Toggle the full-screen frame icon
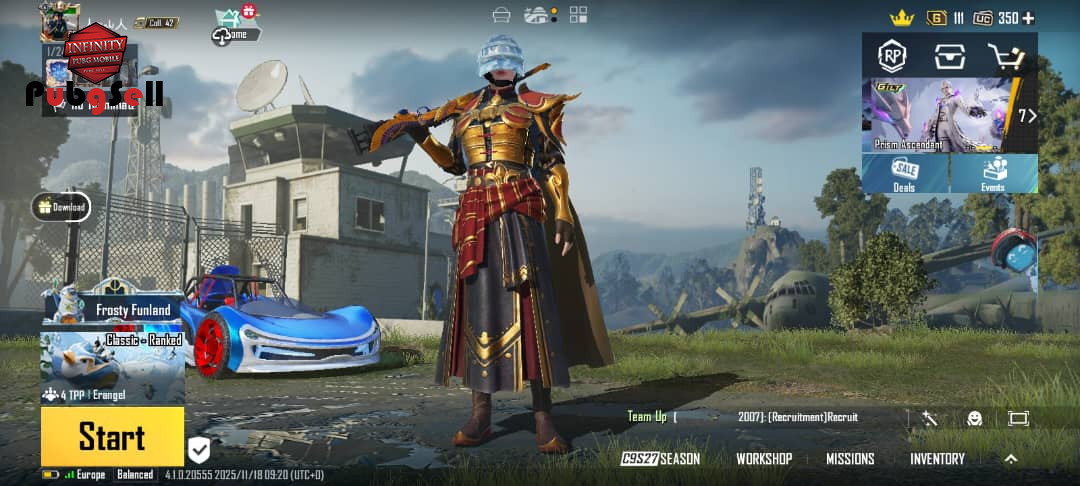 click(1018, 418)
